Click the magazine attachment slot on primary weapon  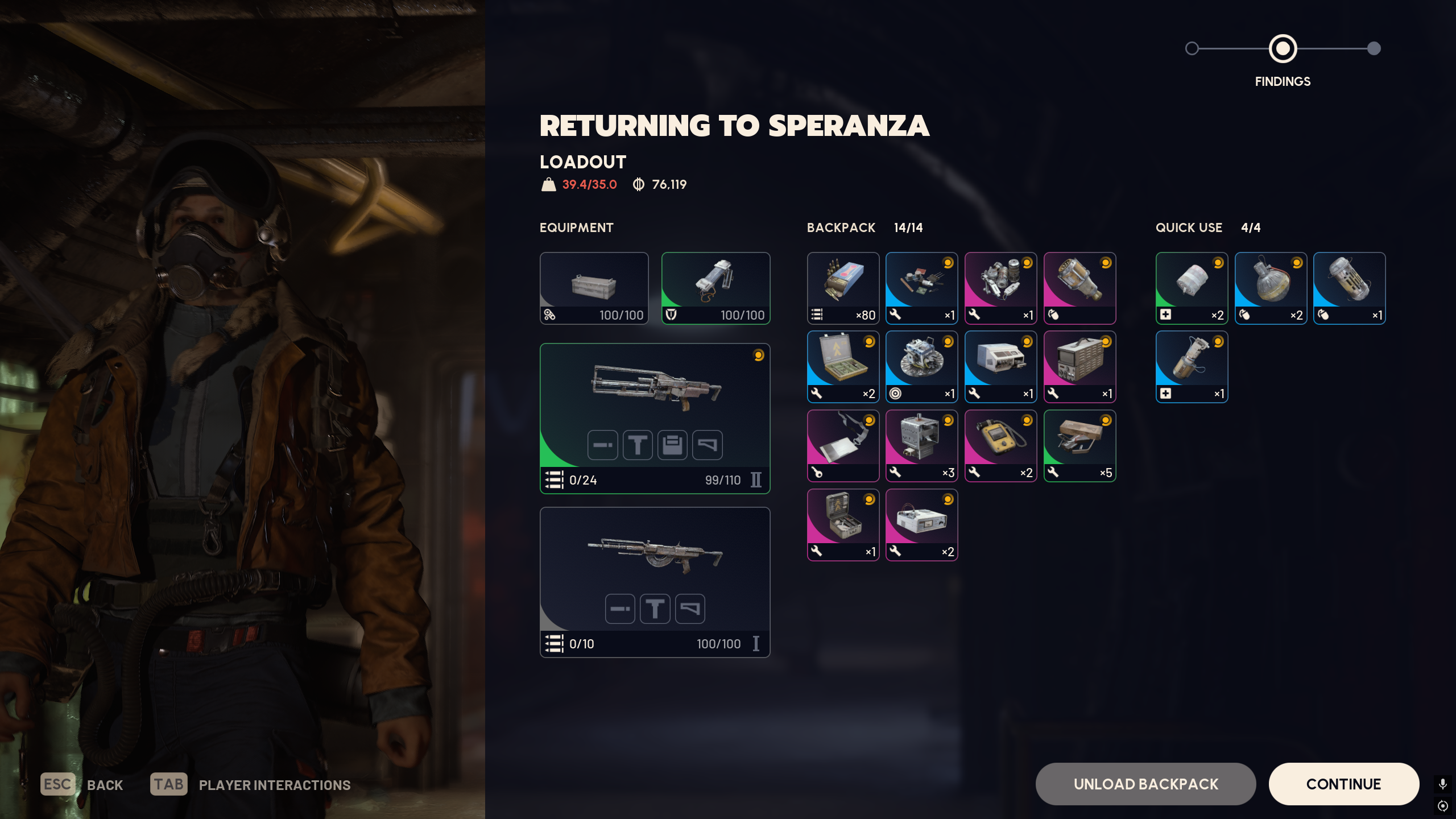[x=672, y=445]
